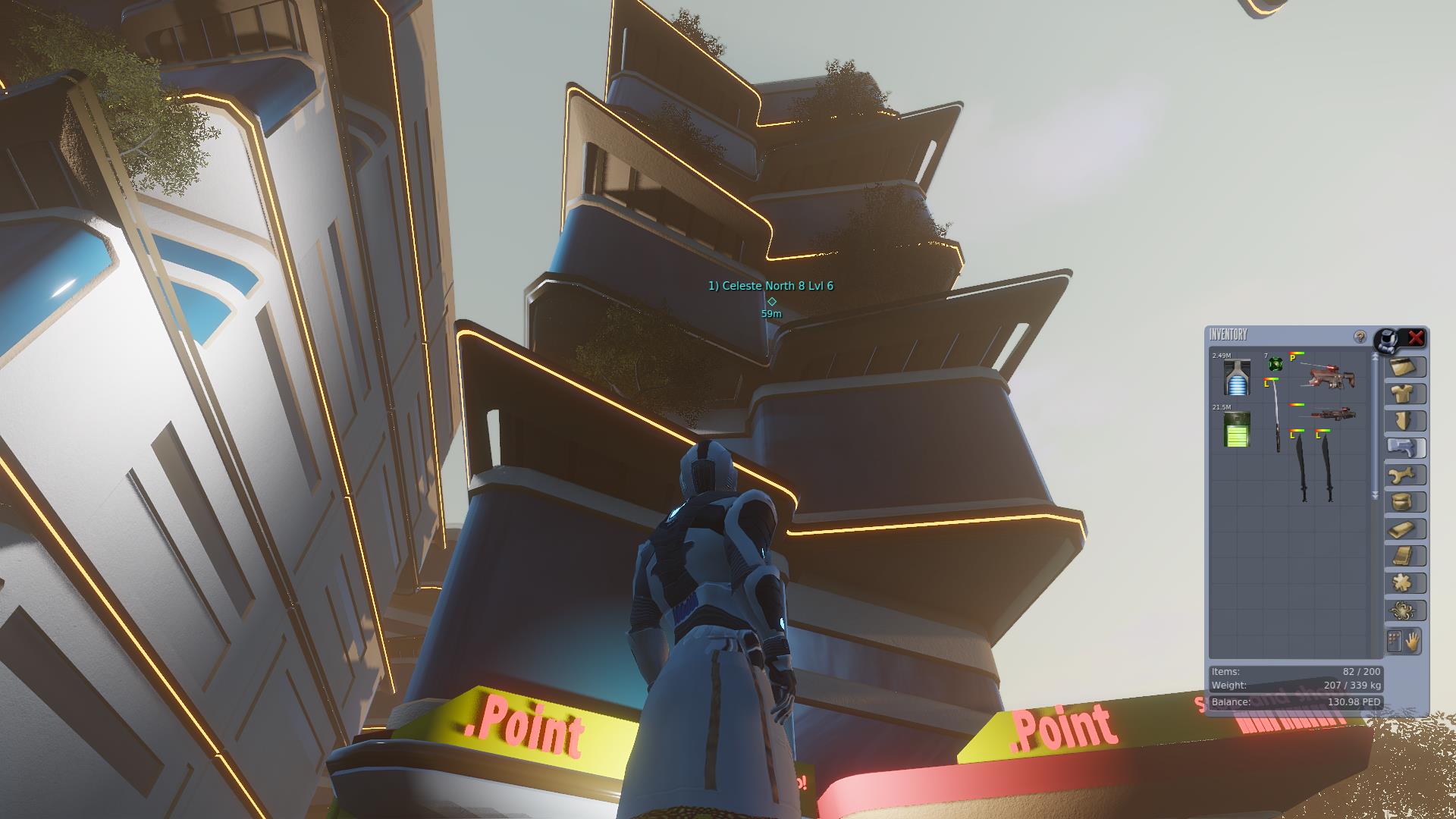Open the armor shield category tab

click(x=1405, y=421)
